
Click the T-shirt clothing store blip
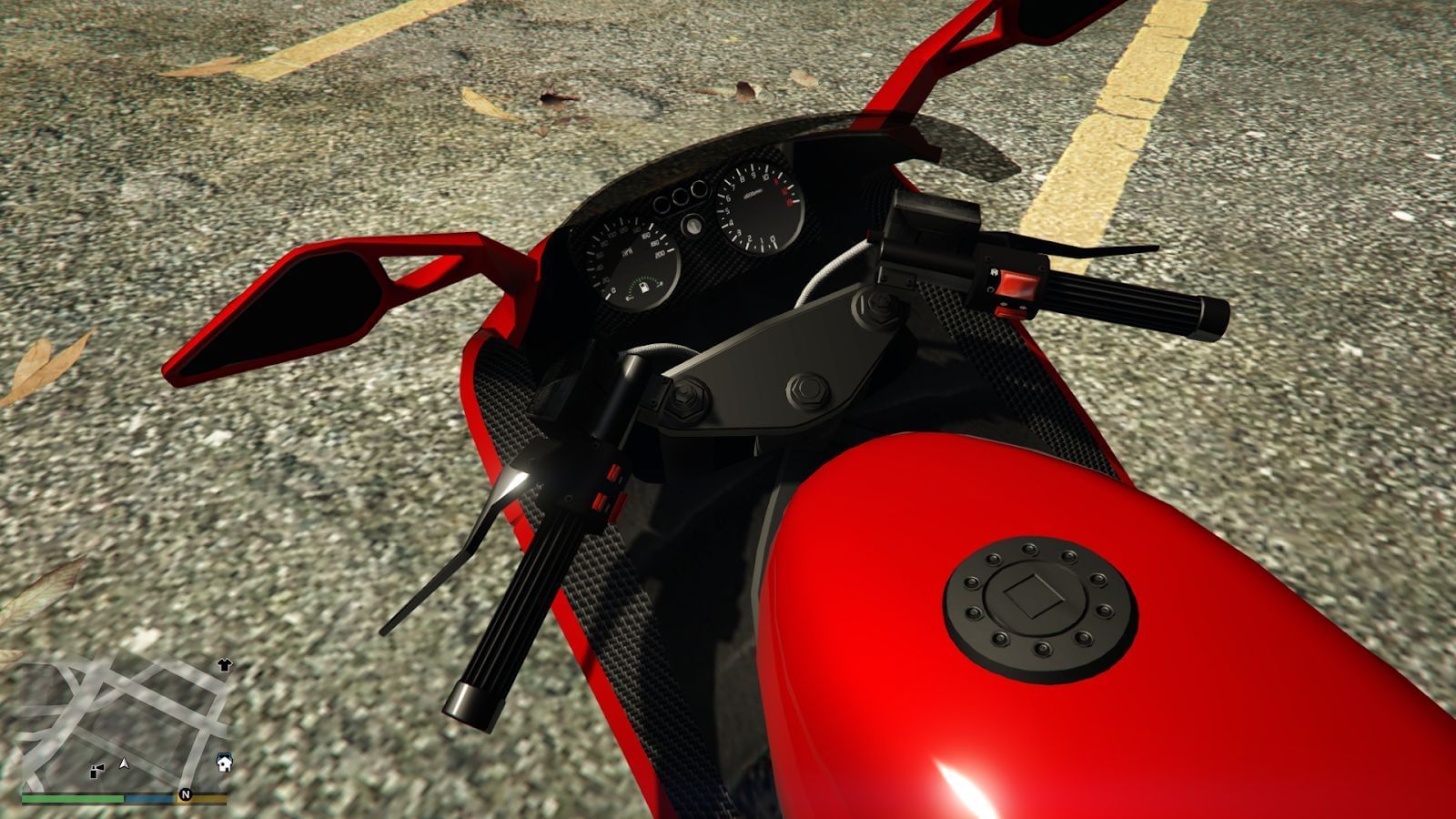click(x=224, y=665)
